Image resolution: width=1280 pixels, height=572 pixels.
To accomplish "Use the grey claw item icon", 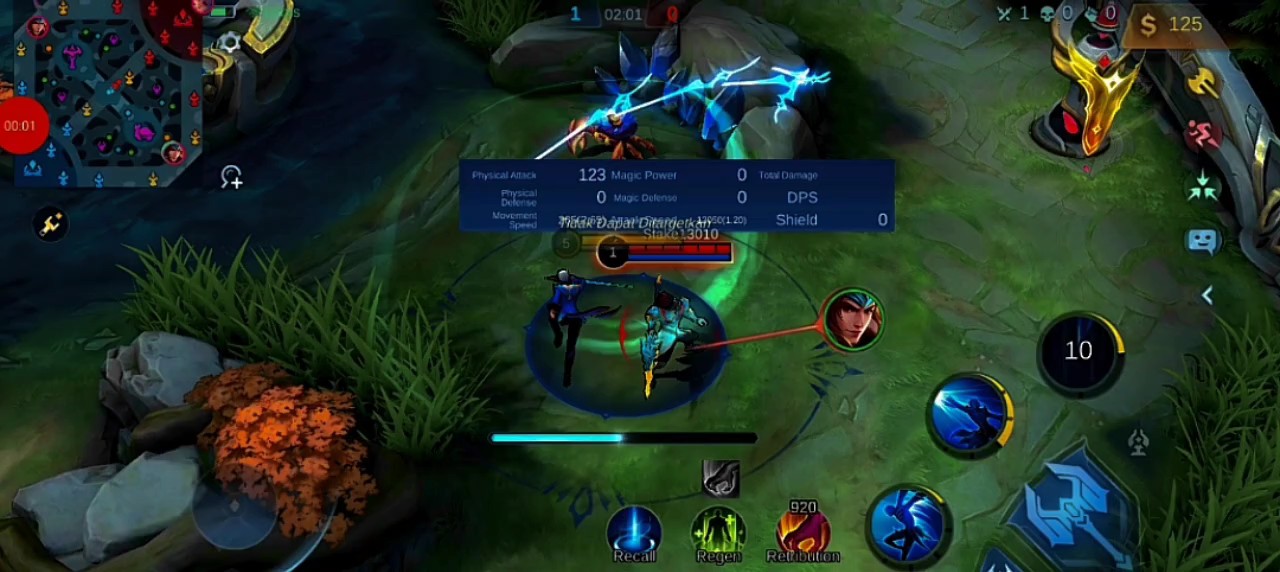I will 720,479.
